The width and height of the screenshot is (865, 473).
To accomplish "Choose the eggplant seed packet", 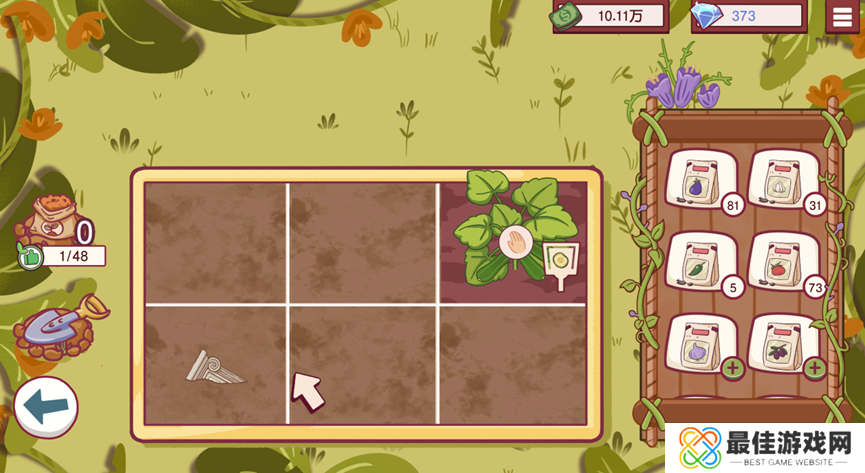I will point(695,180).
